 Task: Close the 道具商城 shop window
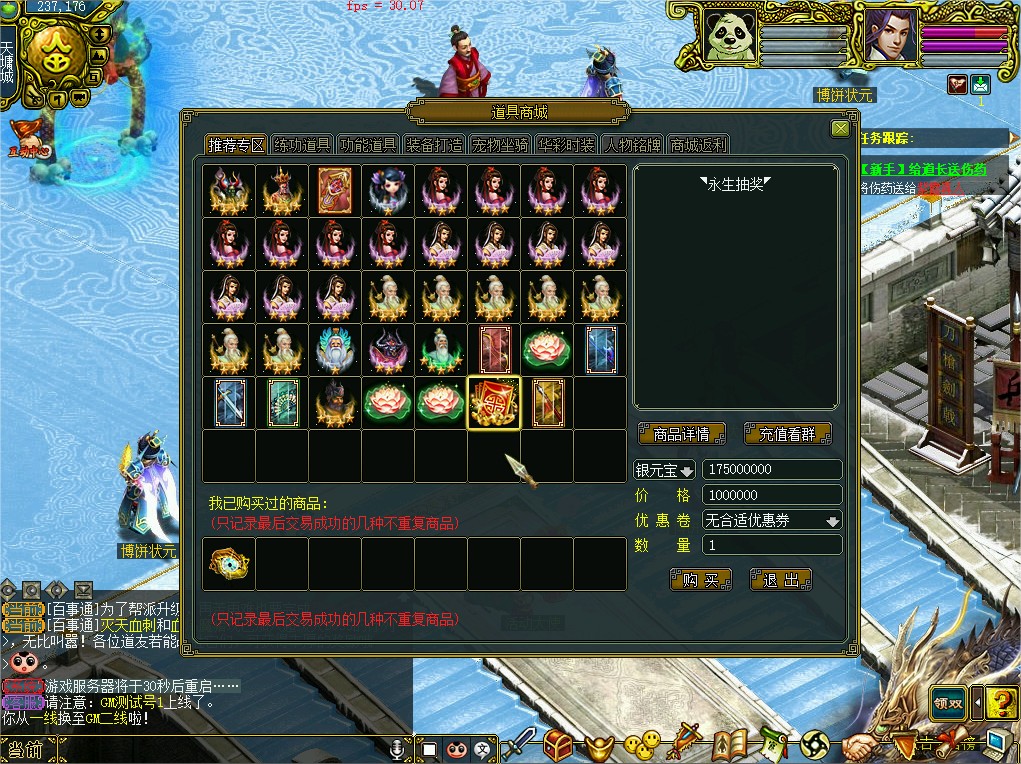pos(840,128)
